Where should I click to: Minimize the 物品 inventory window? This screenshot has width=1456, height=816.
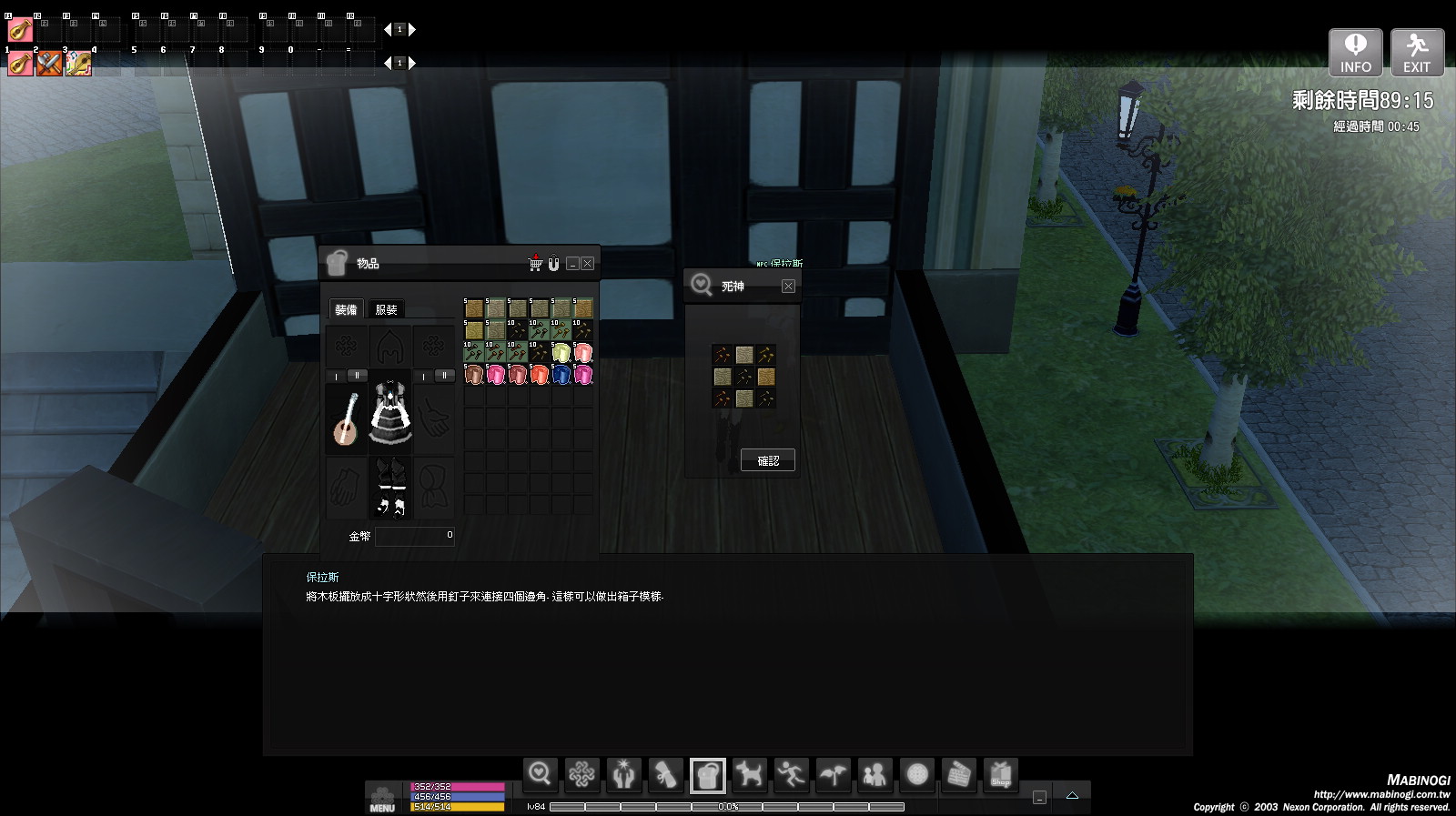click(572, 264)
